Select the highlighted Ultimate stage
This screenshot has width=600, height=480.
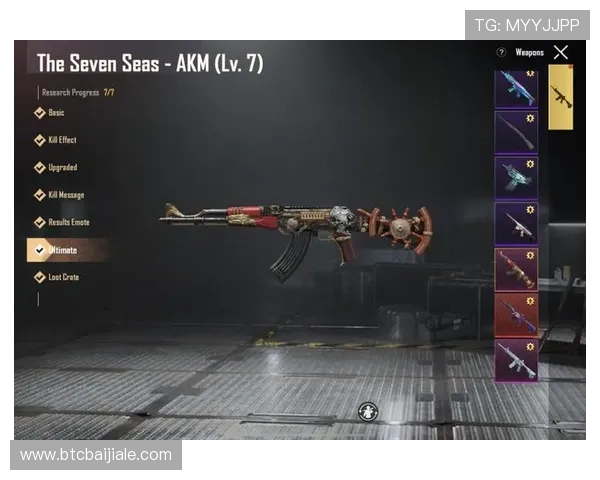pos(62,250)
